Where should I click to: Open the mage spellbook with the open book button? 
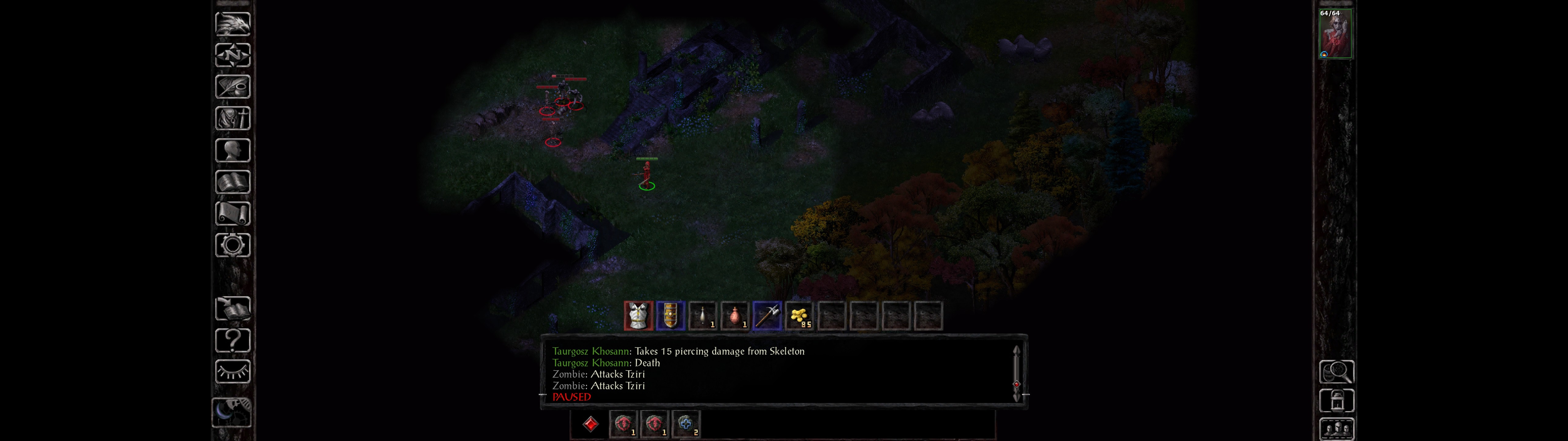(232, 182)
